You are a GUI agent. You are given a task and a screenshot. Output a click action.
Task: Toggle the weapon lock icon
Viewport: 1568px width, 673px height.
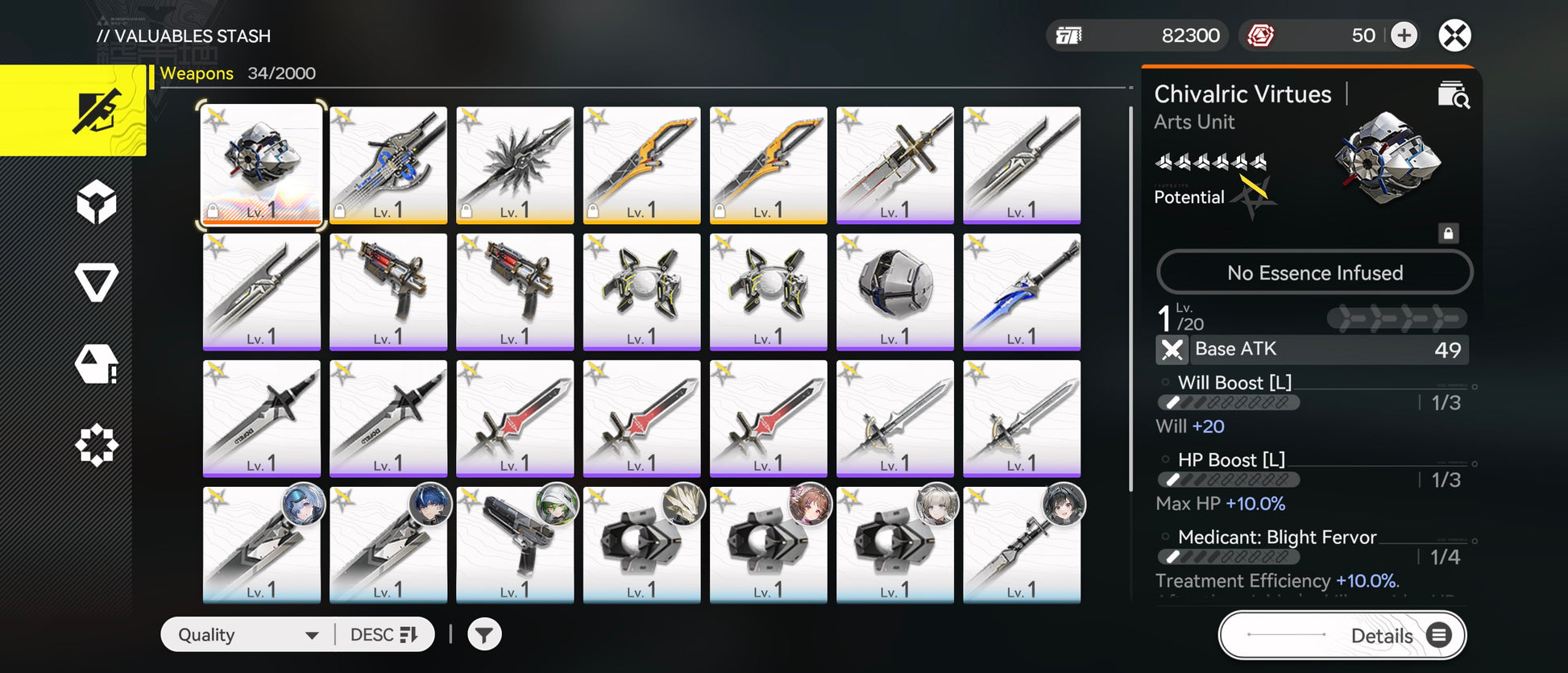pyautogui.click(x=1448, y=234)
